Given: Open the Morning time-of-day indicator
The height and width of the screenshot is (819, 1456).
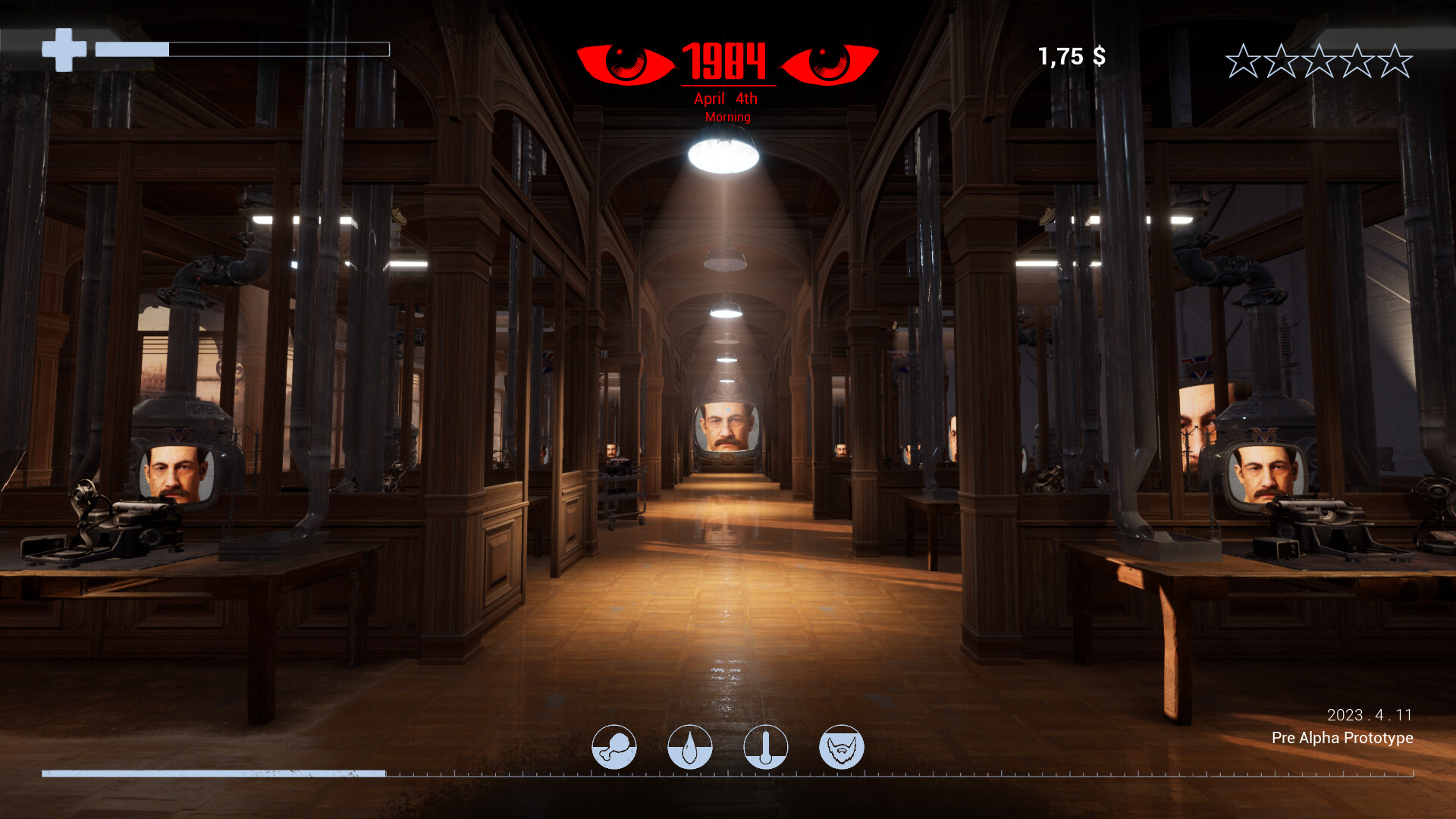Looking at the screenshot, I should click(x=727, y=118).
